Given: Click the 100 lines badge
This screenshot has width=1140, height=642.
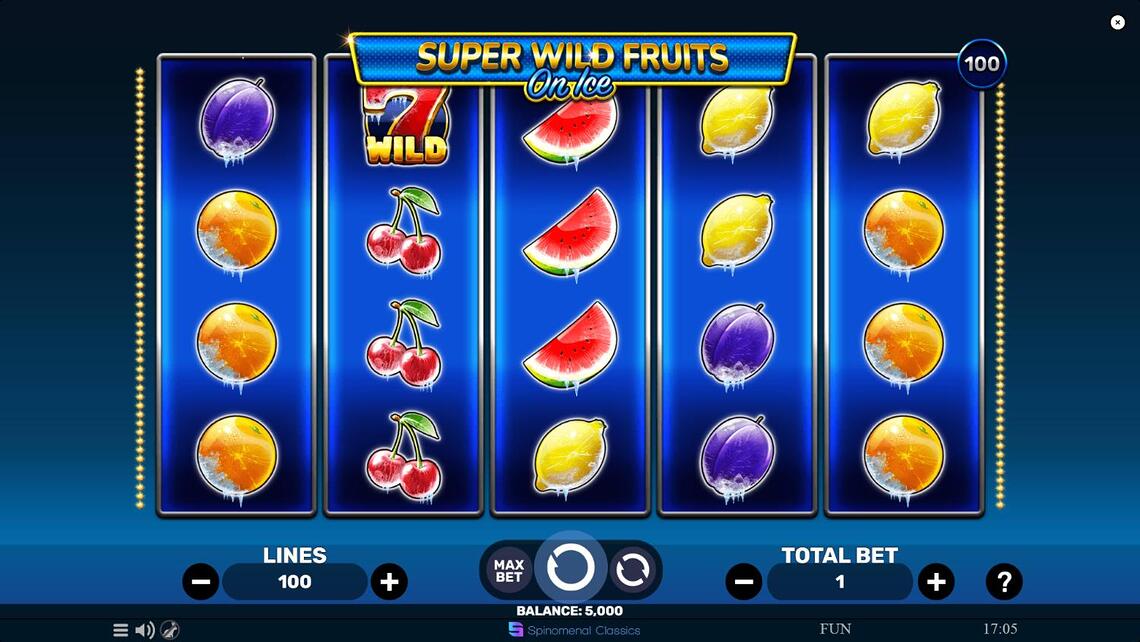Looking at the screenshot, I should [981, 64].
